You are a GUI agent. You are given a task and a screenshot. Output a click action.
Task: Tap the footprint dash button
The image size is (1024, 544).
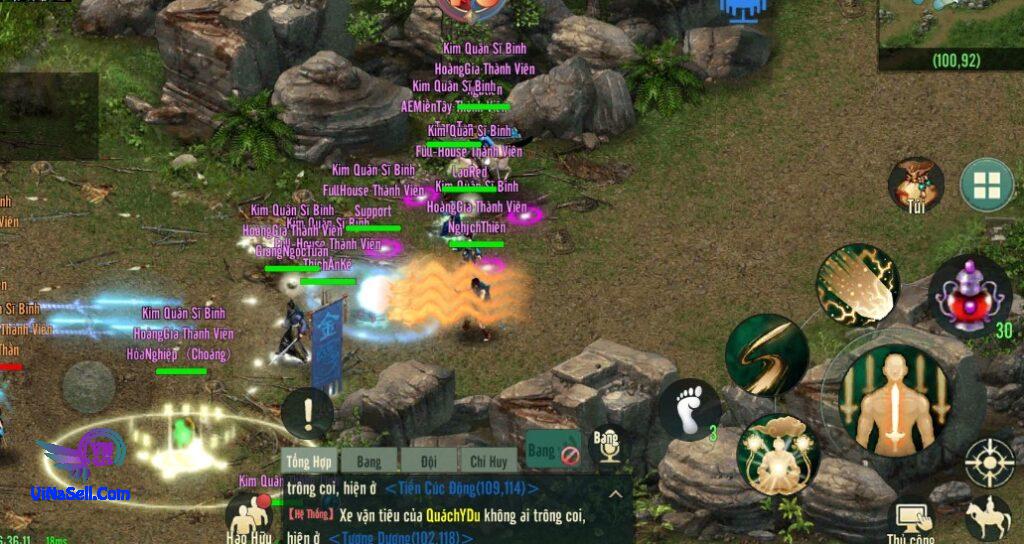(690, 409)
